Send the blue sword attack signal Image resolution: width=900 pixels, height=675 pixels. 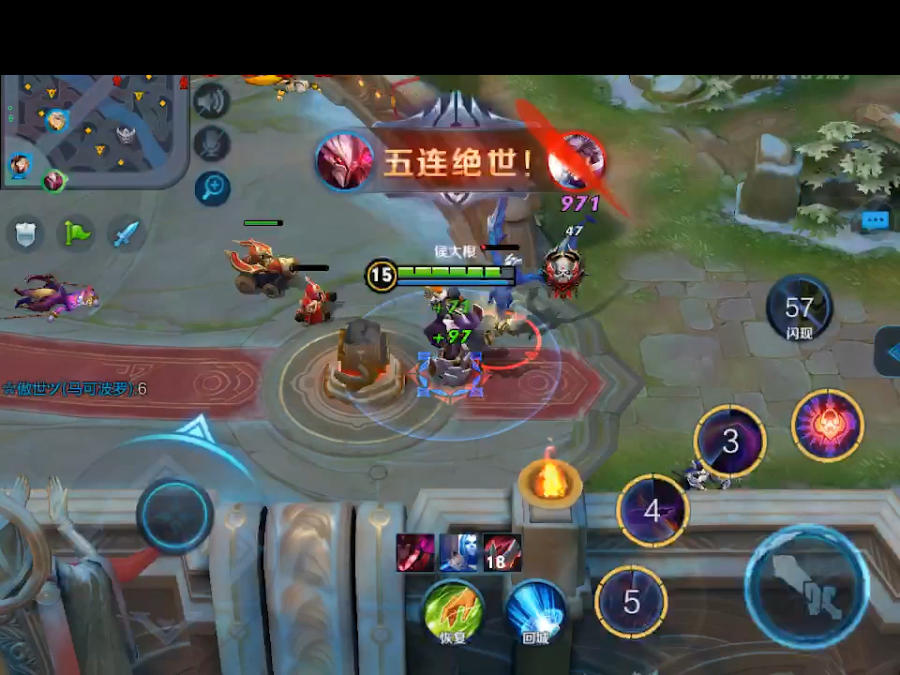126,234
